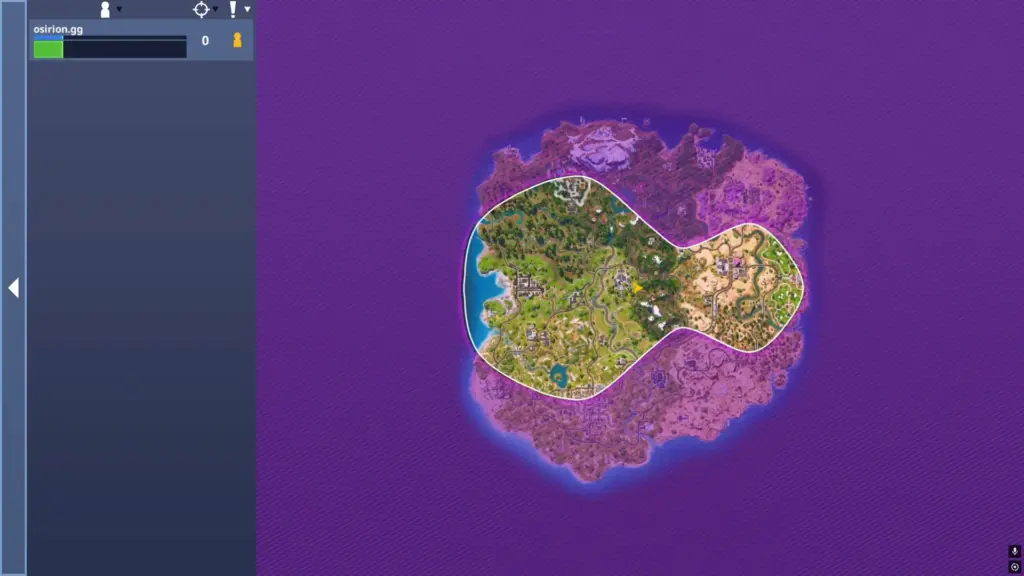Collapse the side panel with the left arrow
This screenshot has height=576, width=1024.
click(13, 288)
